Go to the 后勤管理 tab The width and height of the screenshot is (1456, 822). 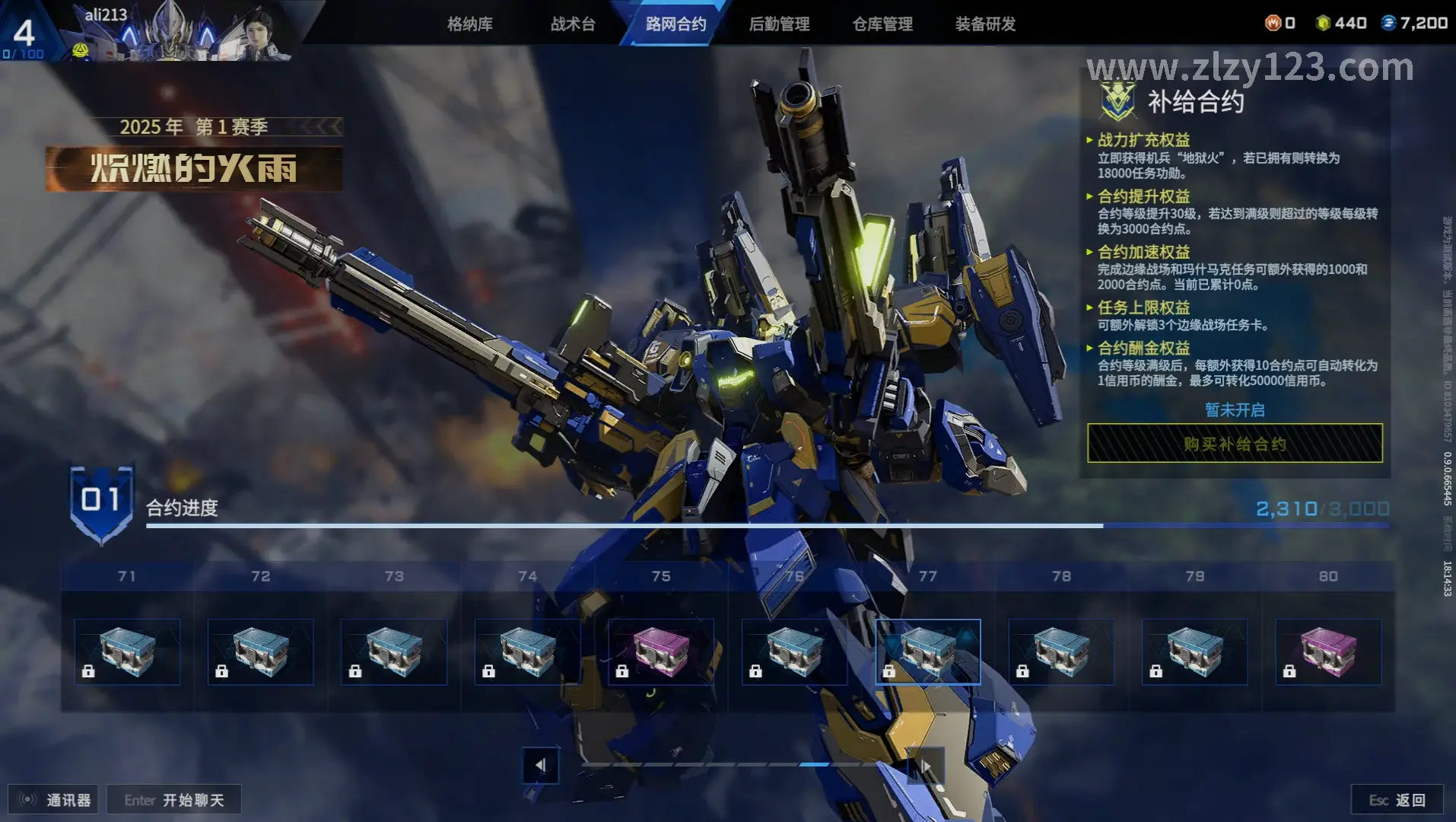point(779,24)
